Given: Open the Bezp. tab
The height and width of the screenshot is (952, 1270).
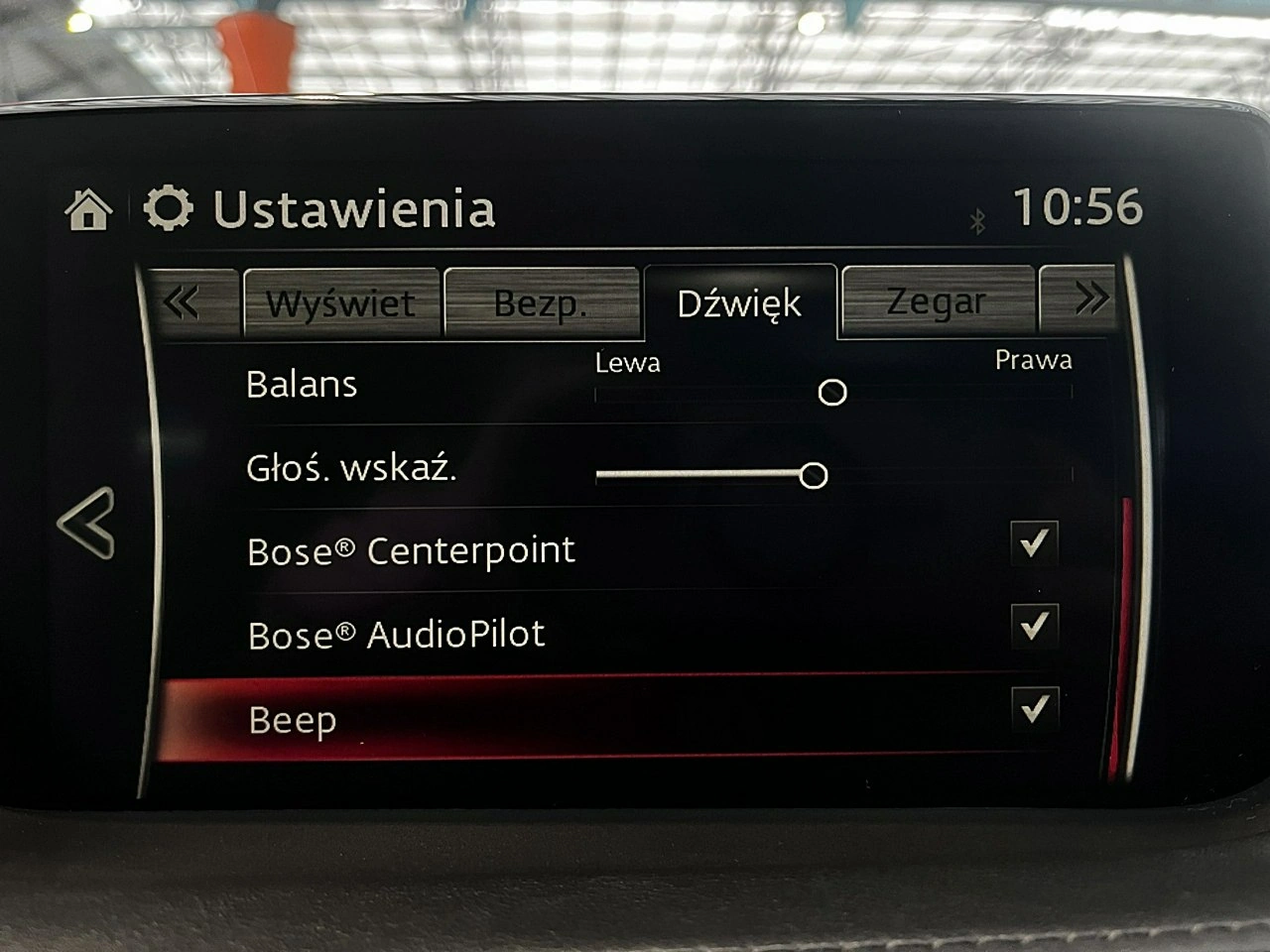Looking at the screenshot, I should click(542, 302).
